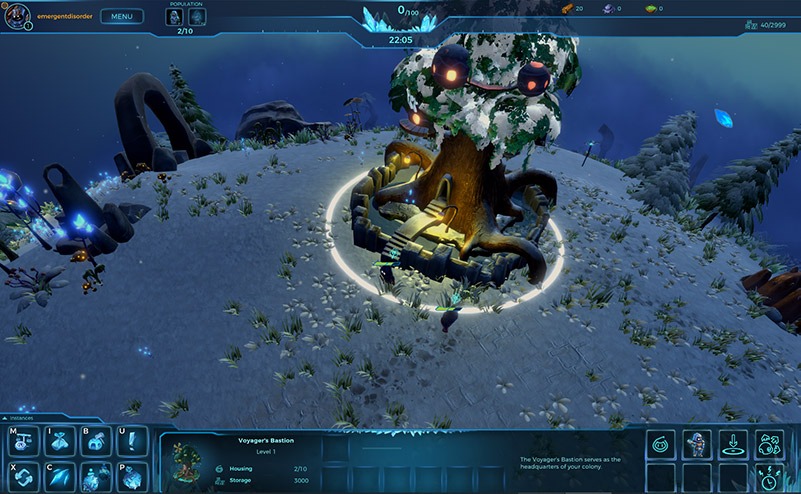Select the crystal shards button marked C

(59, 476)
